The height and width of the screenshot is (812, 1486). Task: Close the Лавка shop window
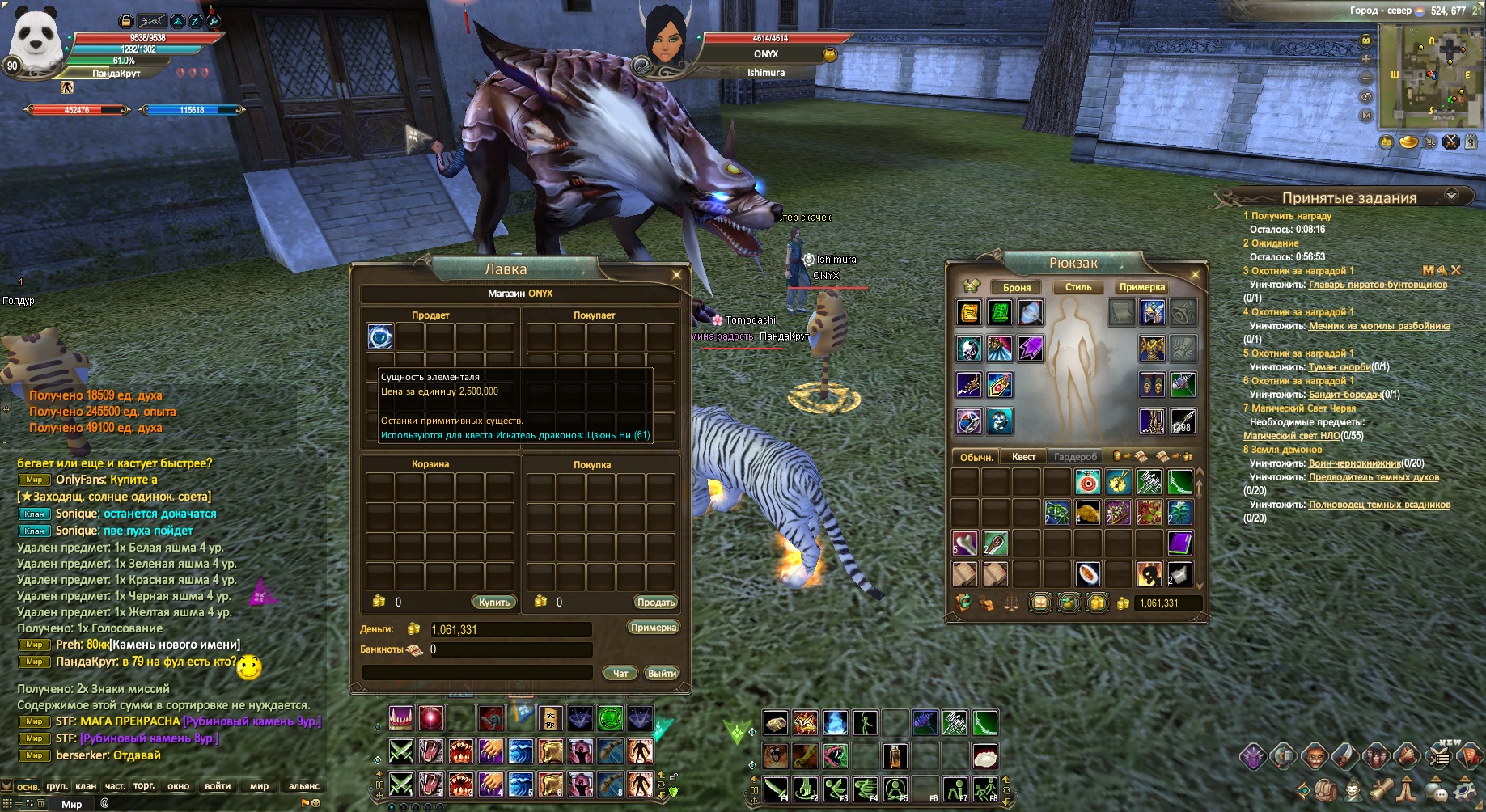[x=676, y=275]
